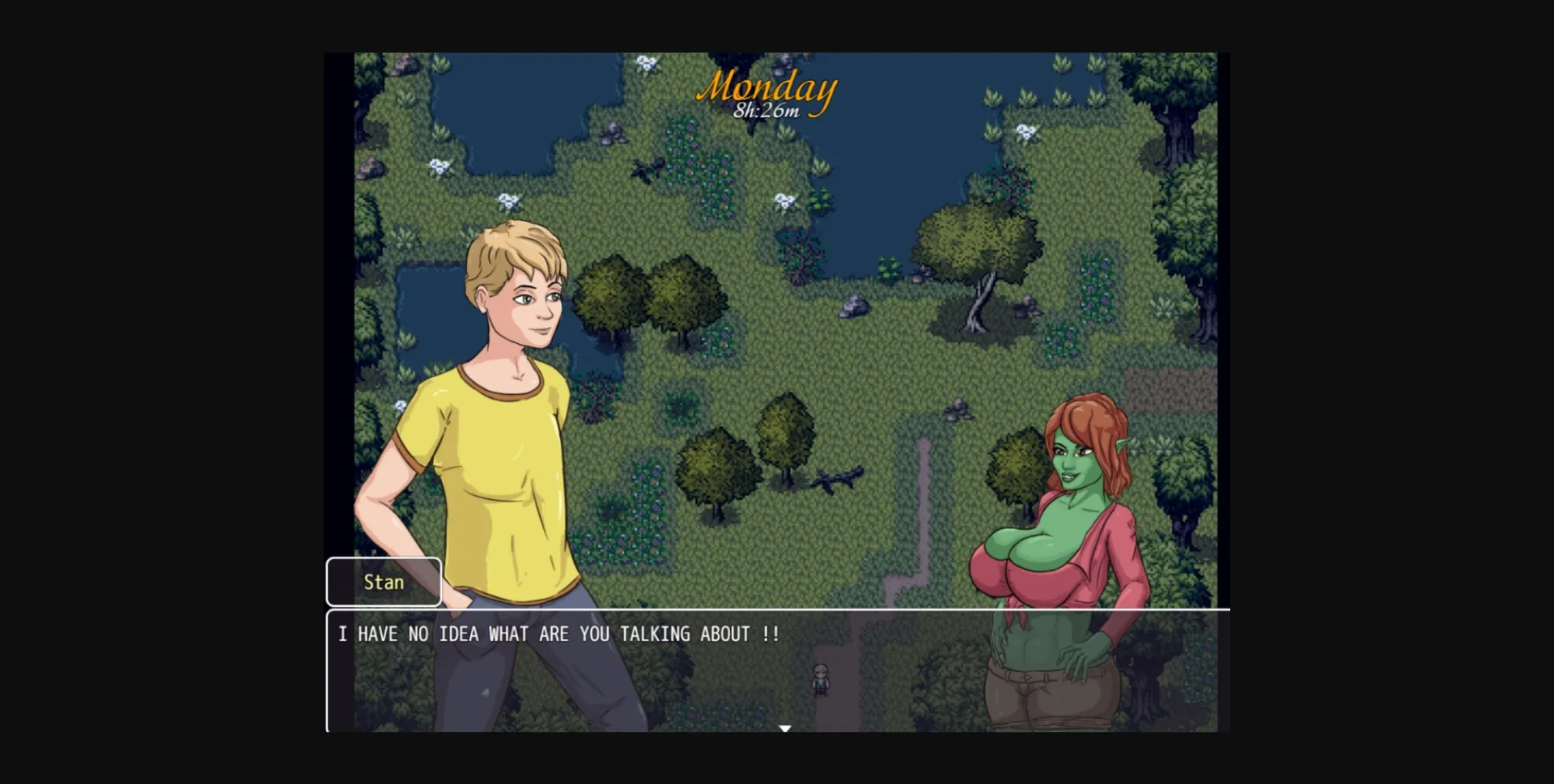
Task: Select the Stan name plate
Action: (x=383, y=581)
